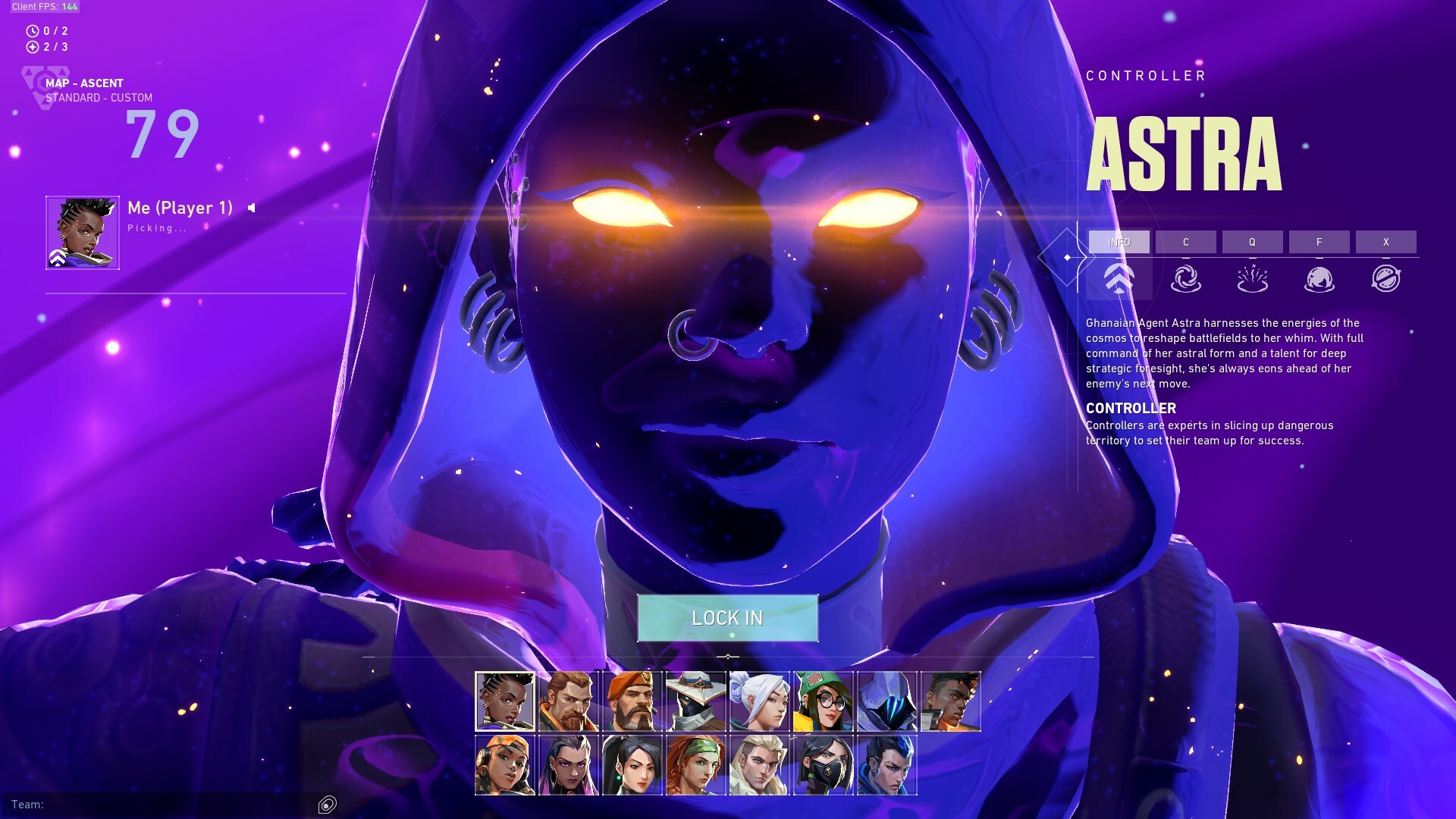The height and width of the screenshot is (819, 1456).
Task: Switch to the INFO tab
Action: pos(1119,242)
